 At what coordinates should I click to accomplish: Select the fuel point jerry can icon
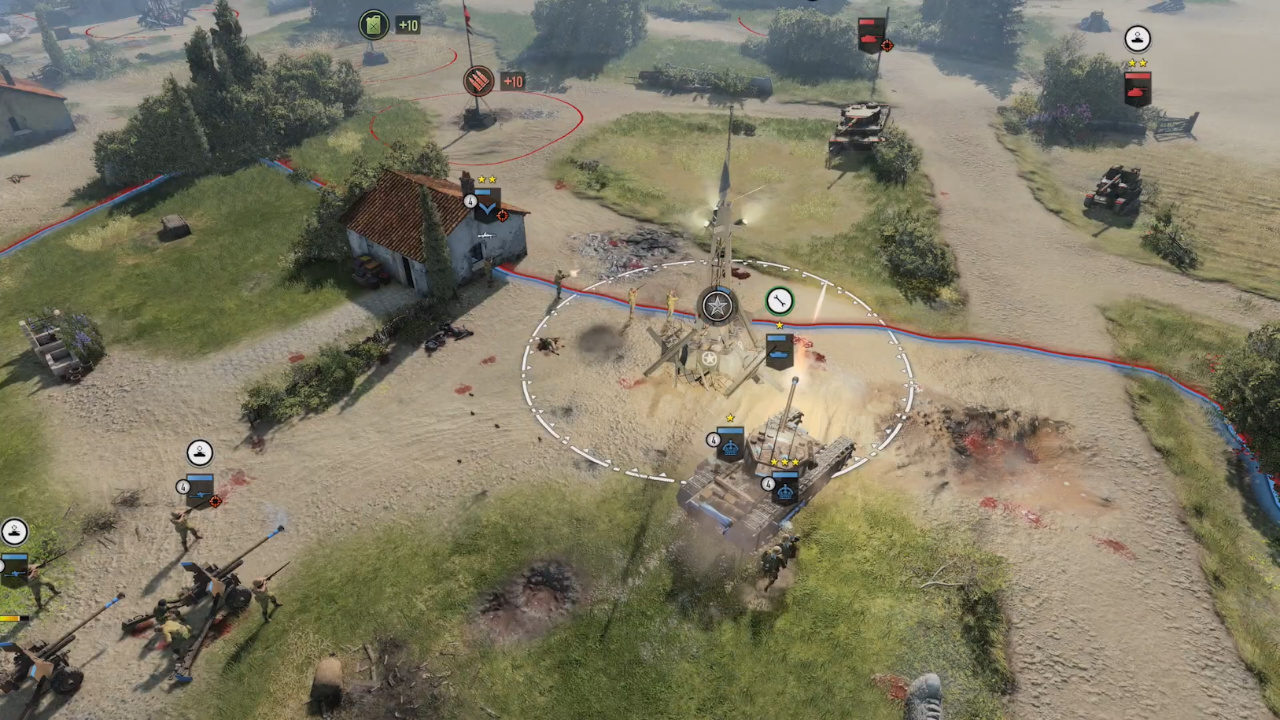click(x=374, y=24)
